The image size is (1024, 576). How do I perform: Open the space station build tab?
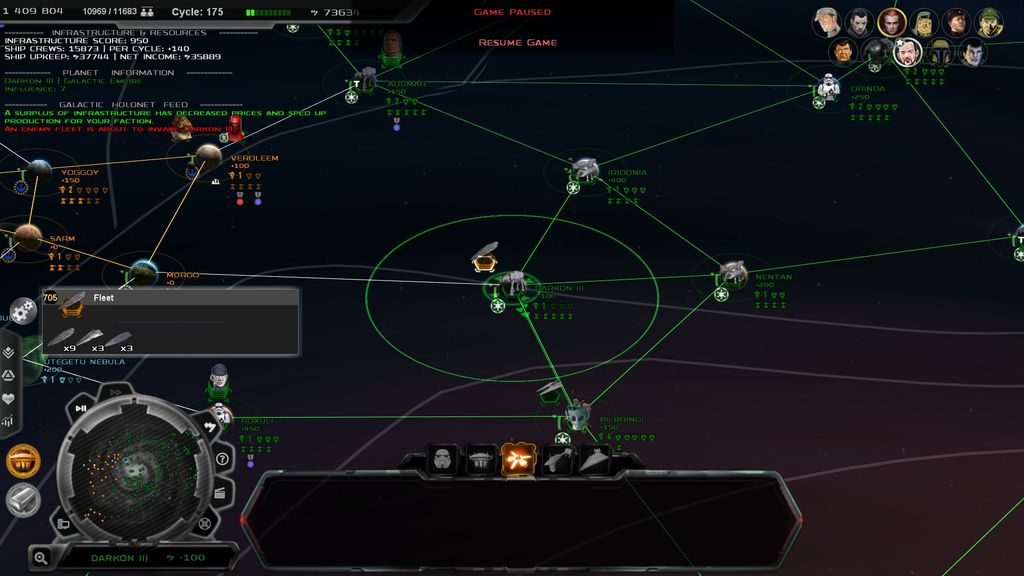click(481, 460)
